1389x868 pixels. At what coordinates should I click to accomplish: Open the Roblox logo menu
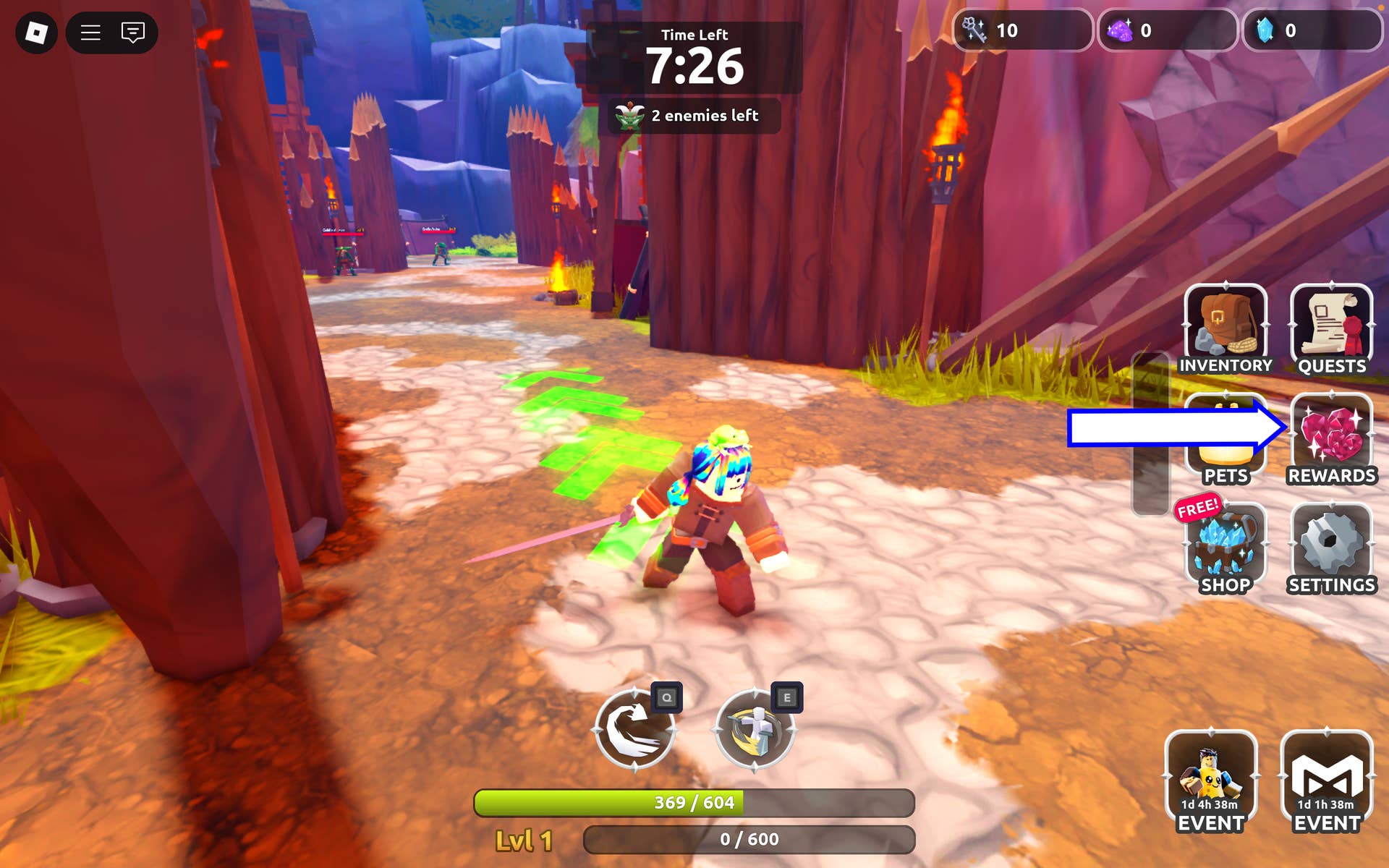[x=36, y=33]
